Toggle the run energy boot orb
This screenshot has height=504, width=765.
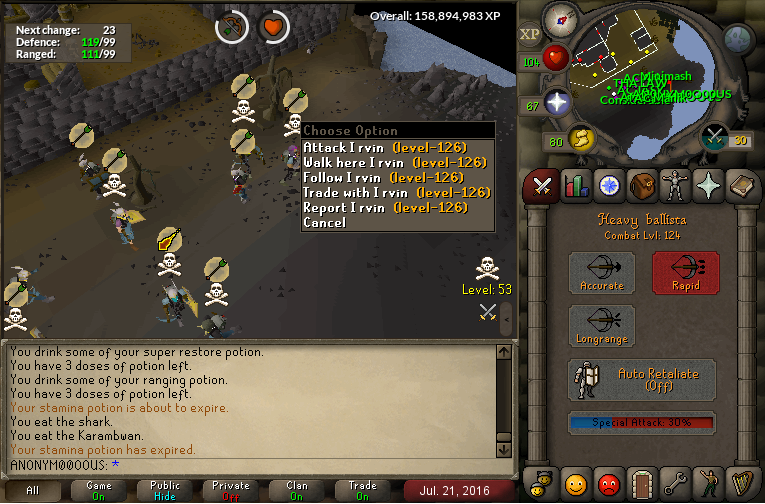tap(577, 140)
